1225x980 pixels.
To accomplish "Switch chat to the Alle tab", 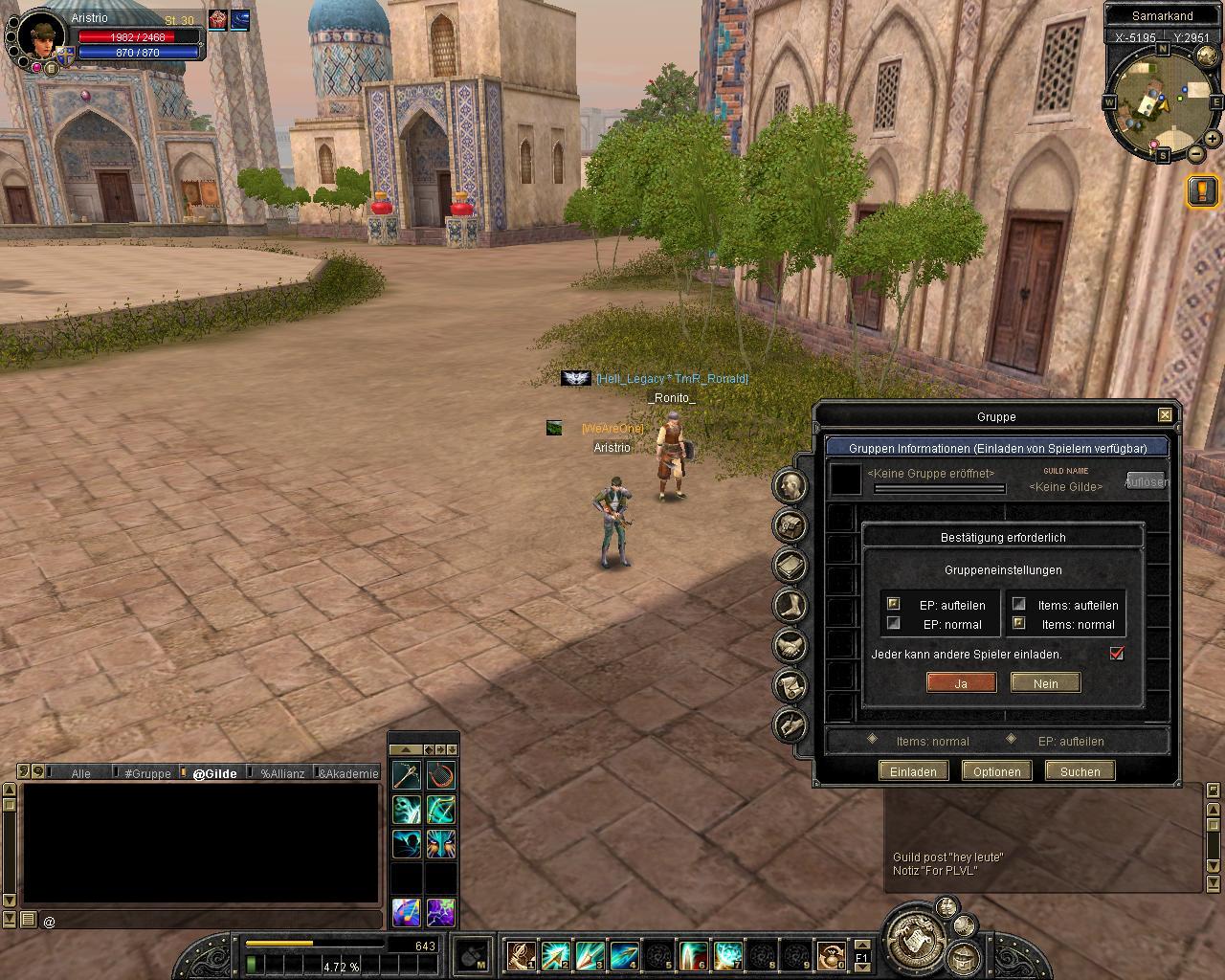I will tap(81, 773).
